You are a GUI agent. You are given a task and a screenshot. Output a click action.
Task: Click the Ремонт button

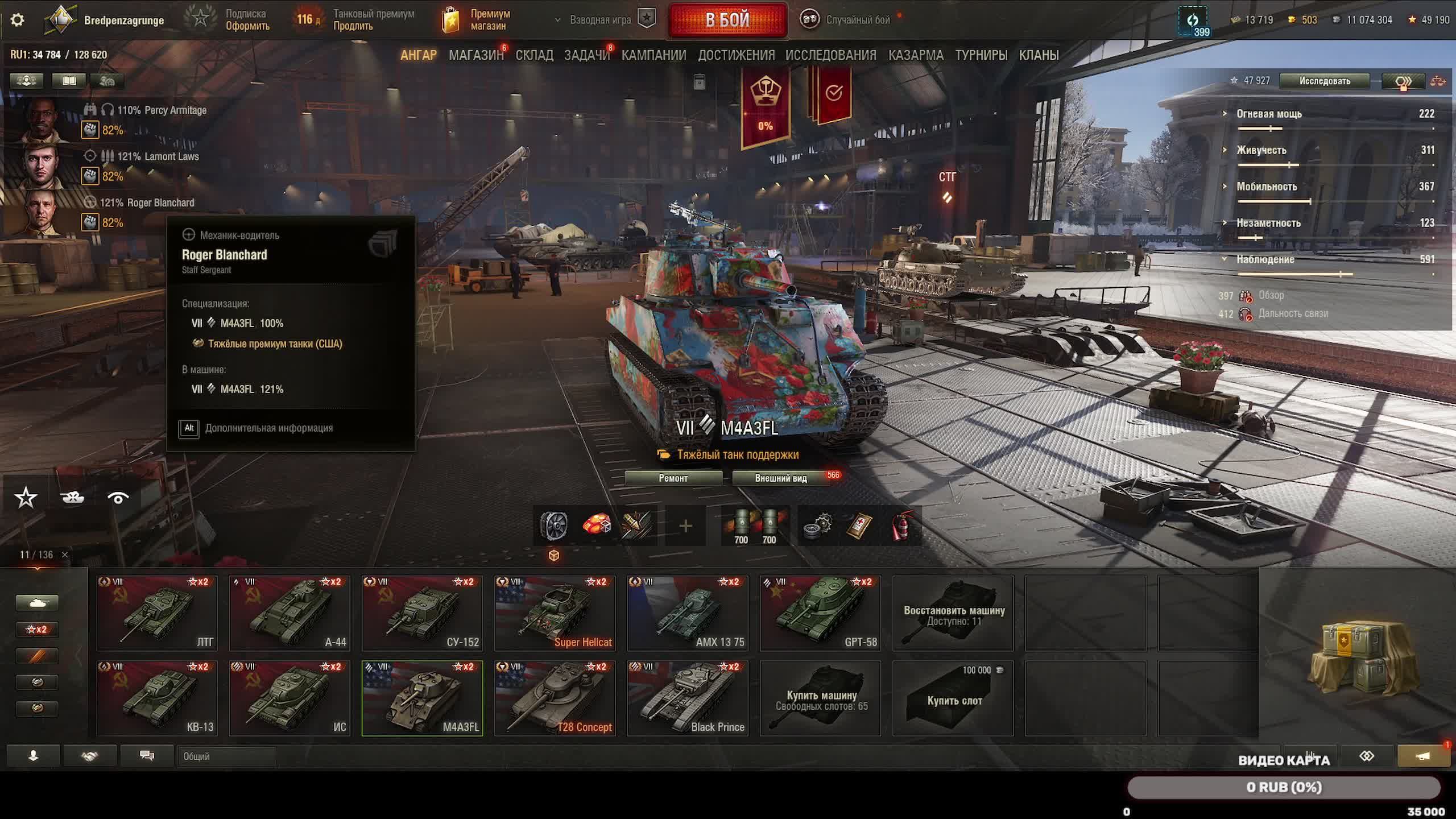(673, 478)
